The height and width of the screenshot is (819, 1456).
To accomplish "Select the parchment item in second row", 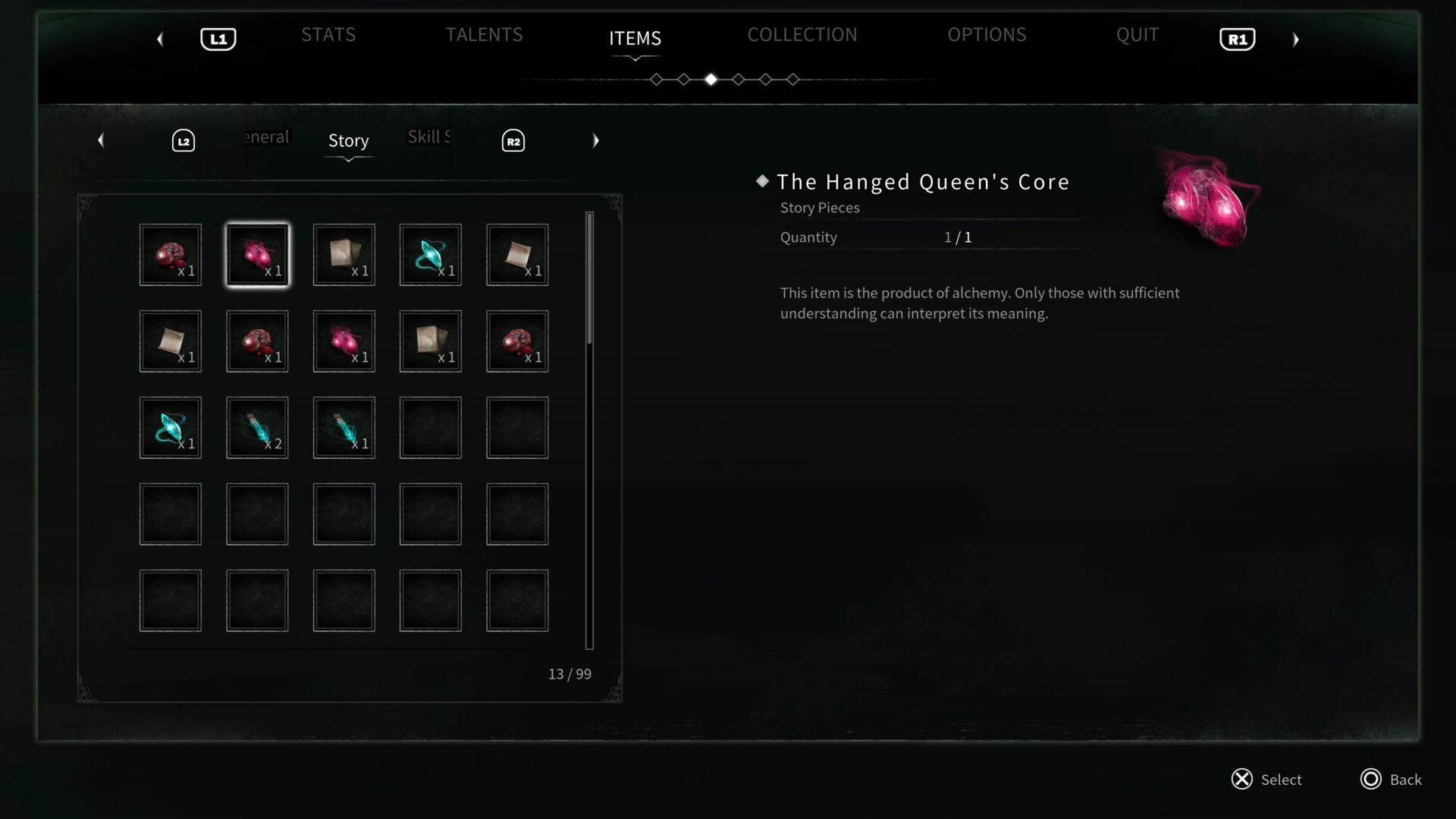I will (171, 341).
